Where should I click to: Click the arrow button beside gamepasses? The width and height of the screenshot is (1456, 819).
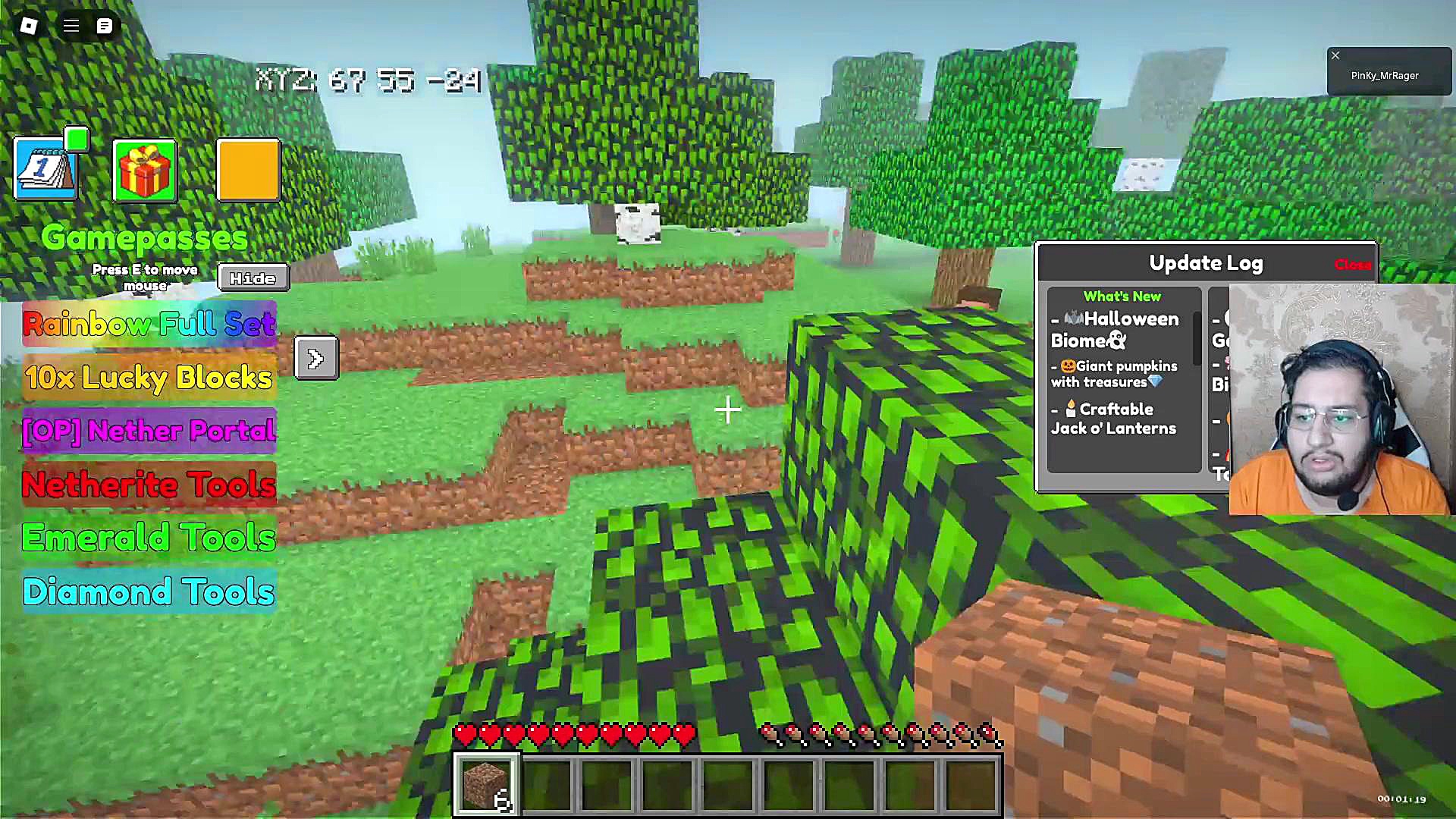tap(316, 358)
